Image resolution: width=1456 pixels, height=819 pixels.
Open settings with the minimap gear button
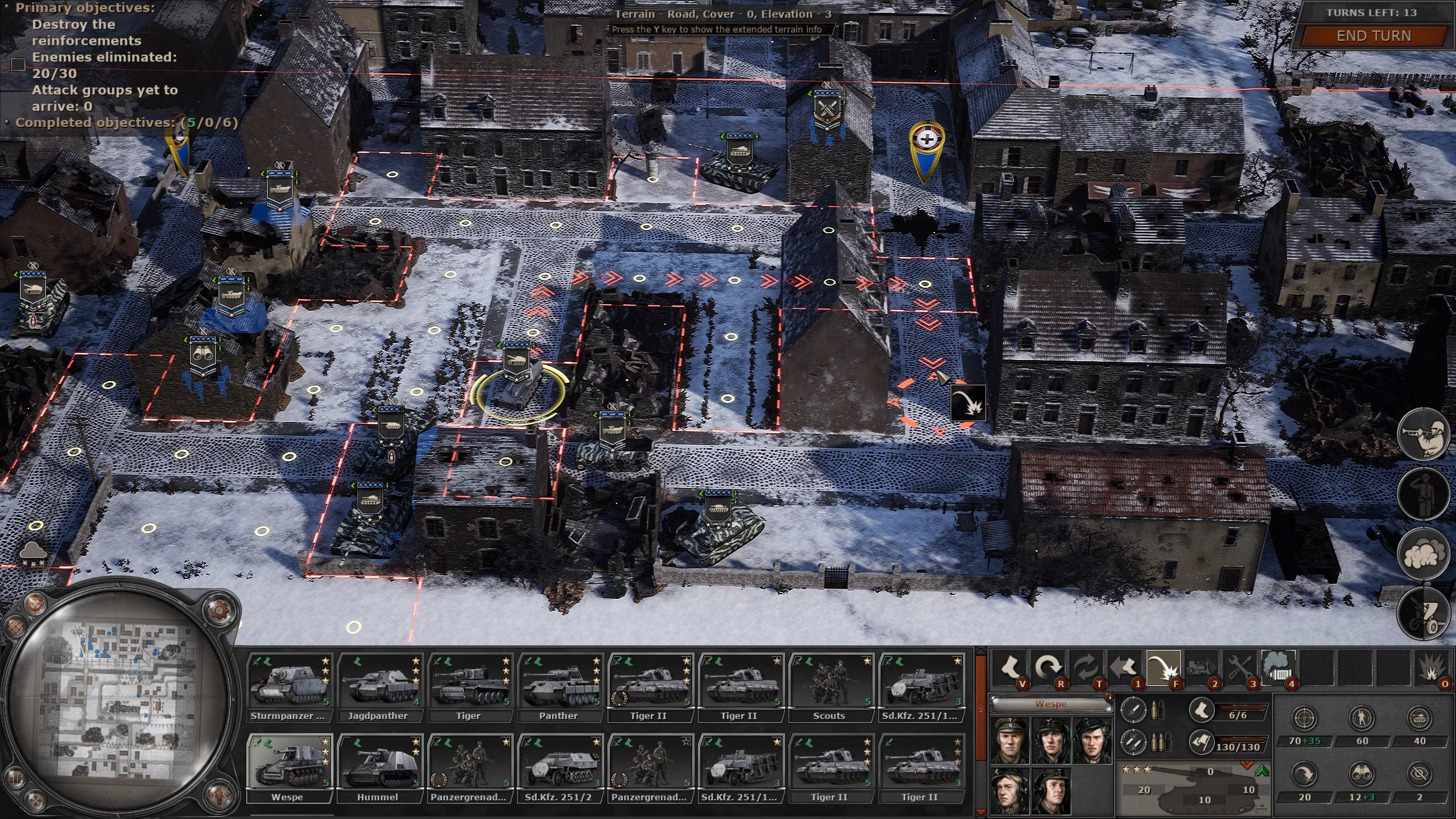(218, 610)
